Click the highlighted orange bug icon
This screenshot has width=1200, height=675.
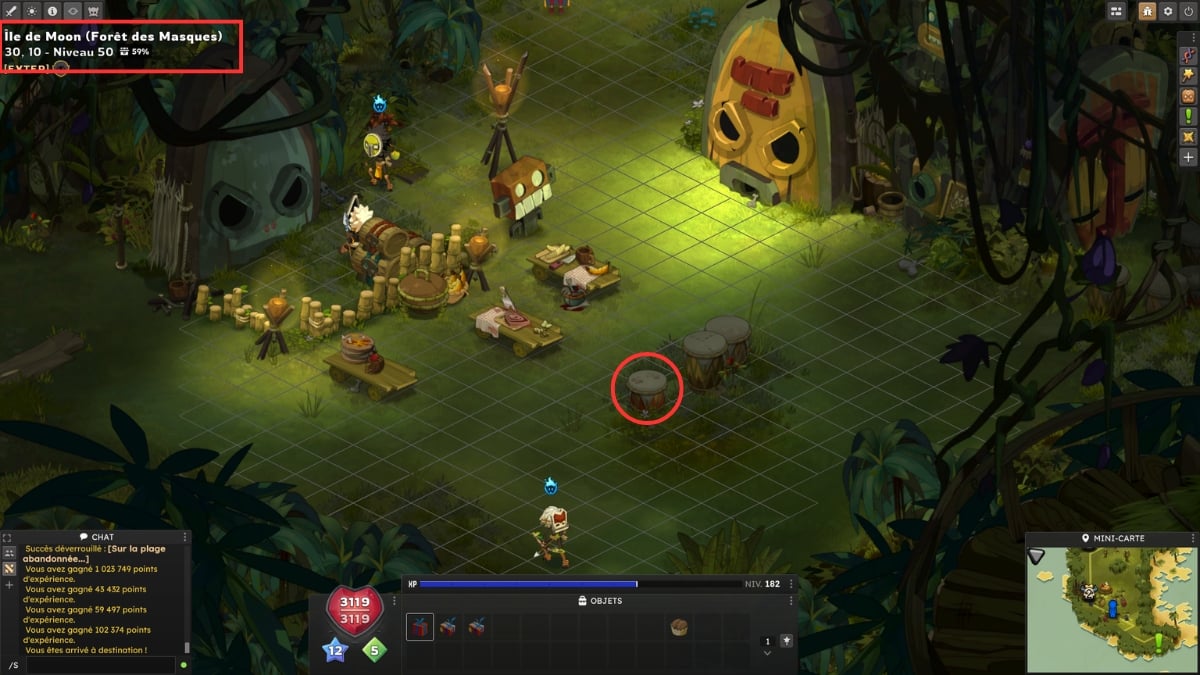click(1147, 11)
